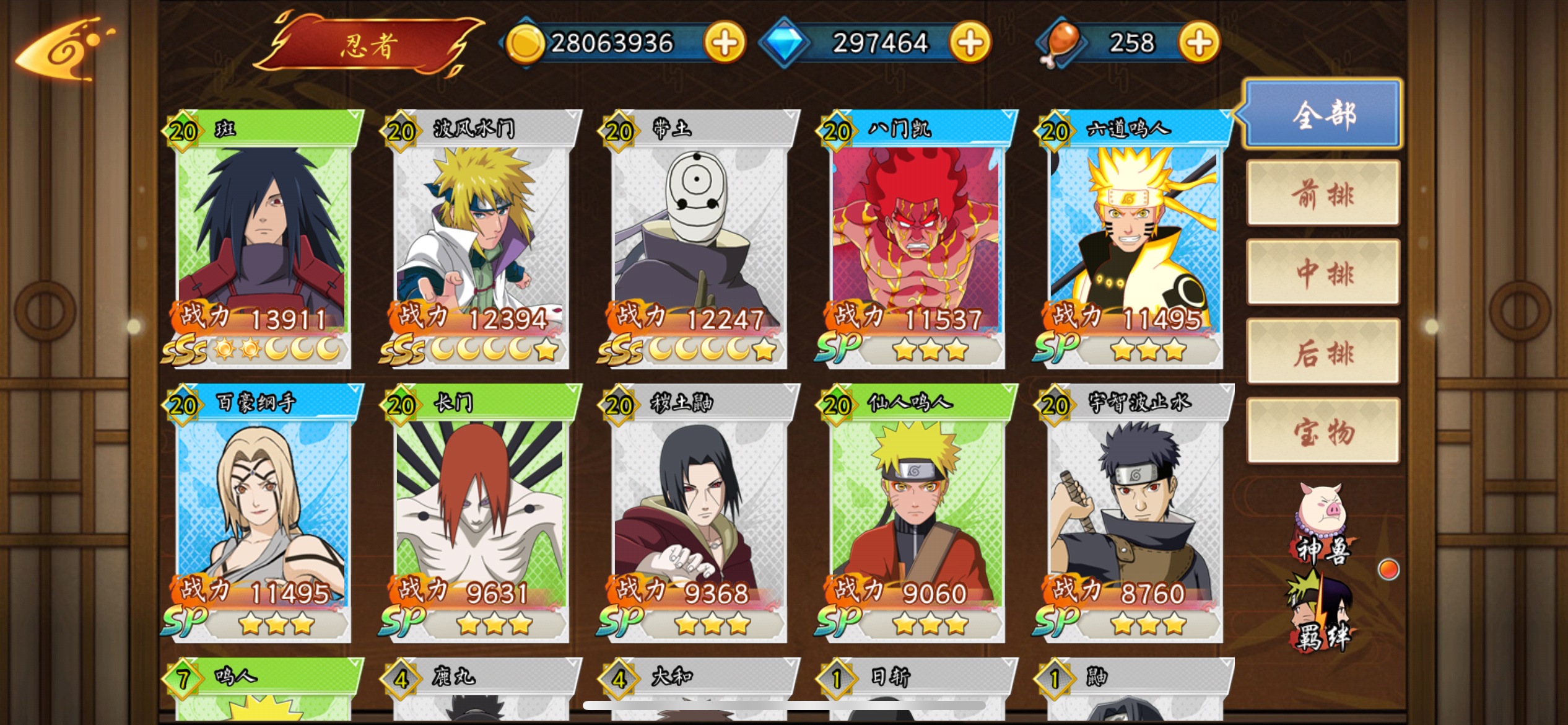This screenshot has width=1568, height=725.
Task: Select the 秽土鼬 Itachi card
Action: coord(699,513)
